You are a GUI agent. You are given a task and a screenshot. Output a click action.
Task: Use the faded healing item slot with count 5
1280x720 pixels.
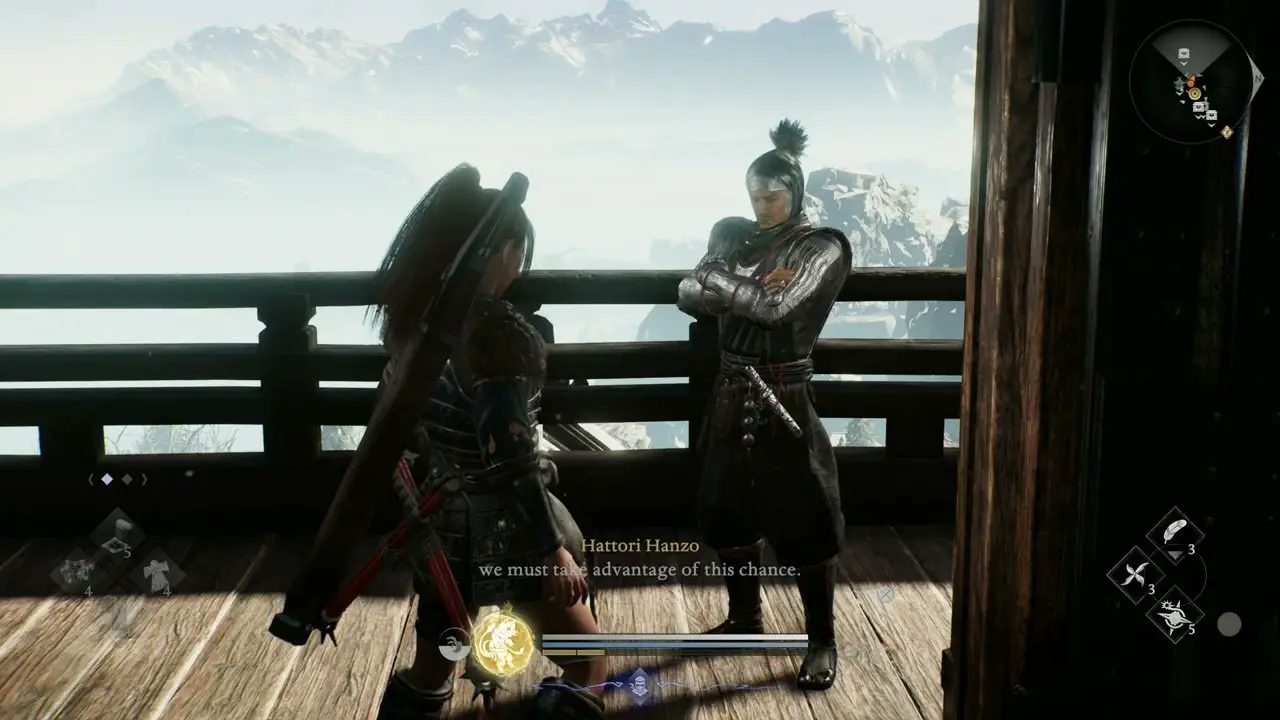pyautogui.click(x=118, y=532)
